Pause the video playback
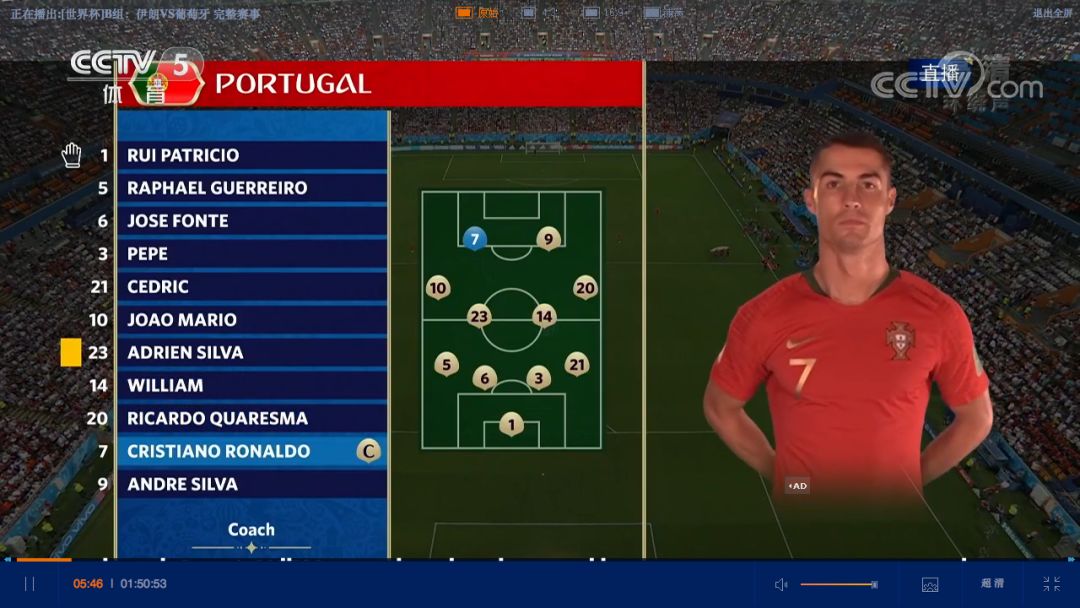 pos(29,584)
